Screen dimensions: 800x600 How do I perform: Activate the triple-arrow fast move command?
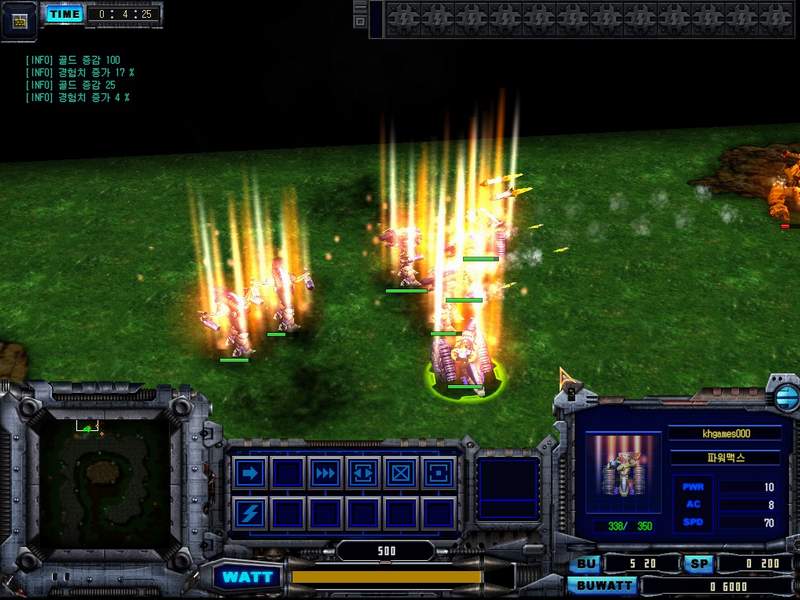point(324,472)
